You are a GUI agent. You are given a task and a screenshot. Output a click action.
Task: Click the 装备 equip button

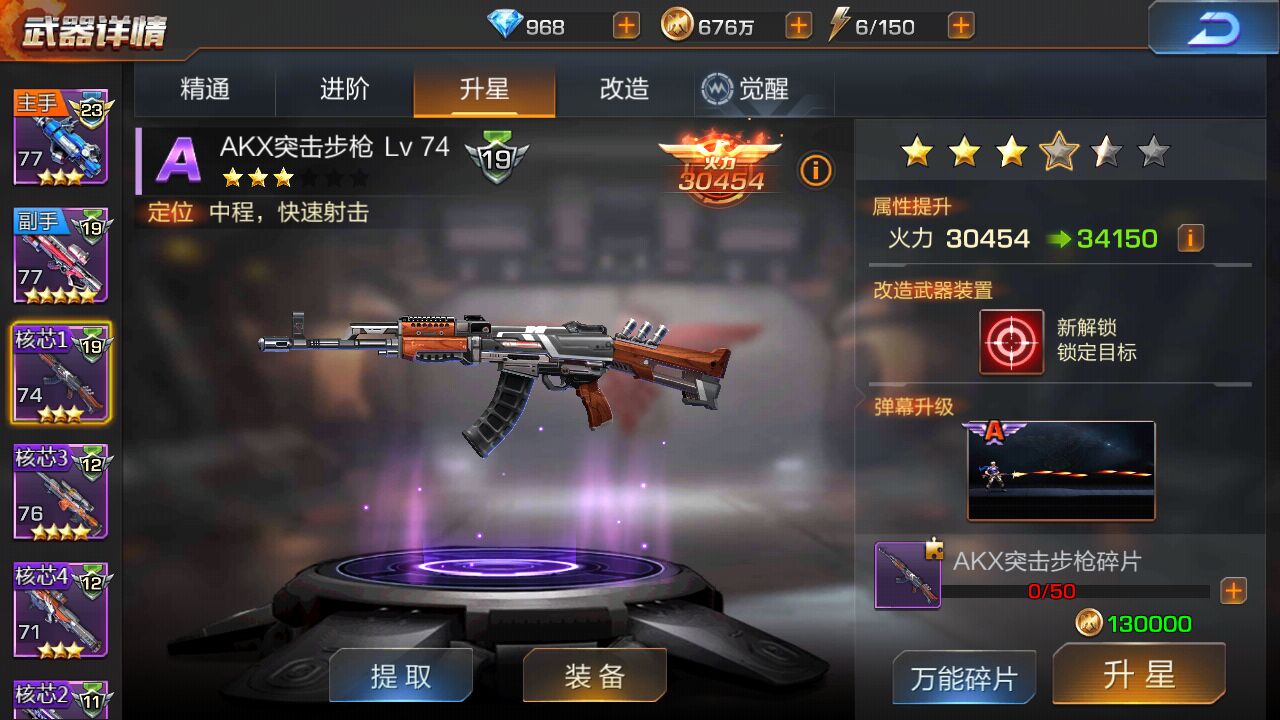(x=594, y=675)
